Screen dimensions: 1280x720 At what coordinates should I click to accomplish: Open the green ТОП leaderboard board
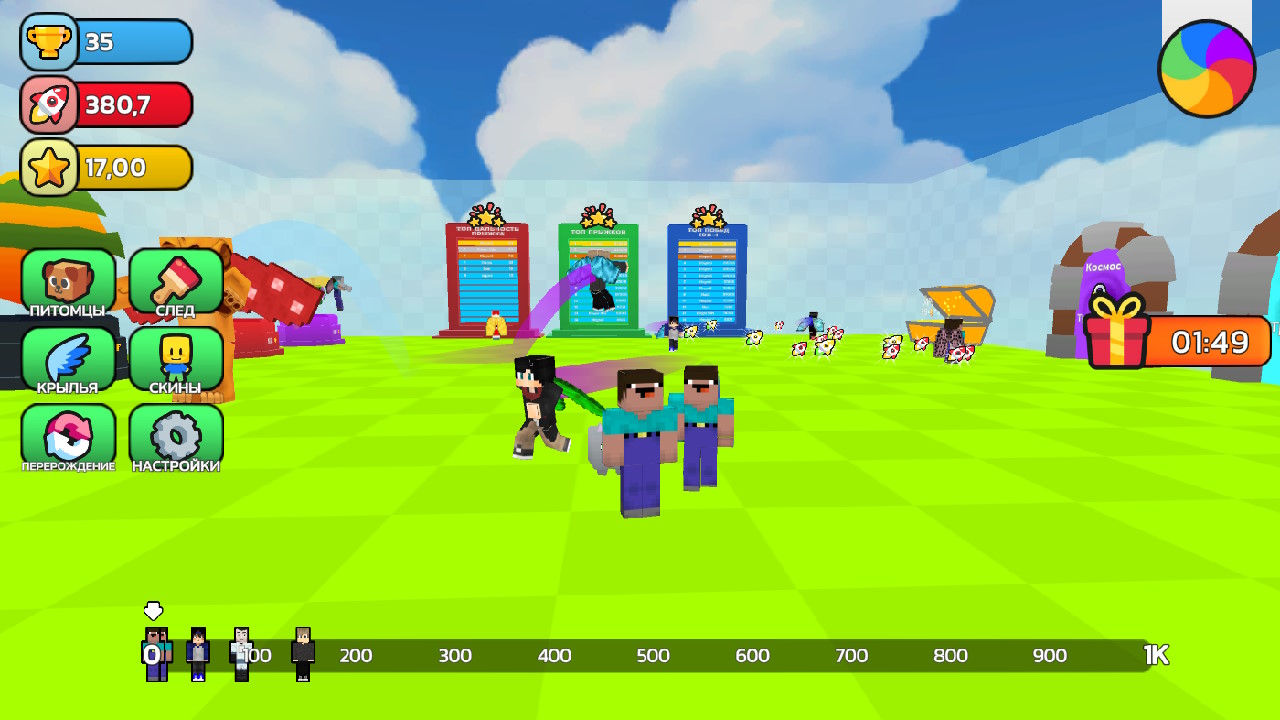598,275
